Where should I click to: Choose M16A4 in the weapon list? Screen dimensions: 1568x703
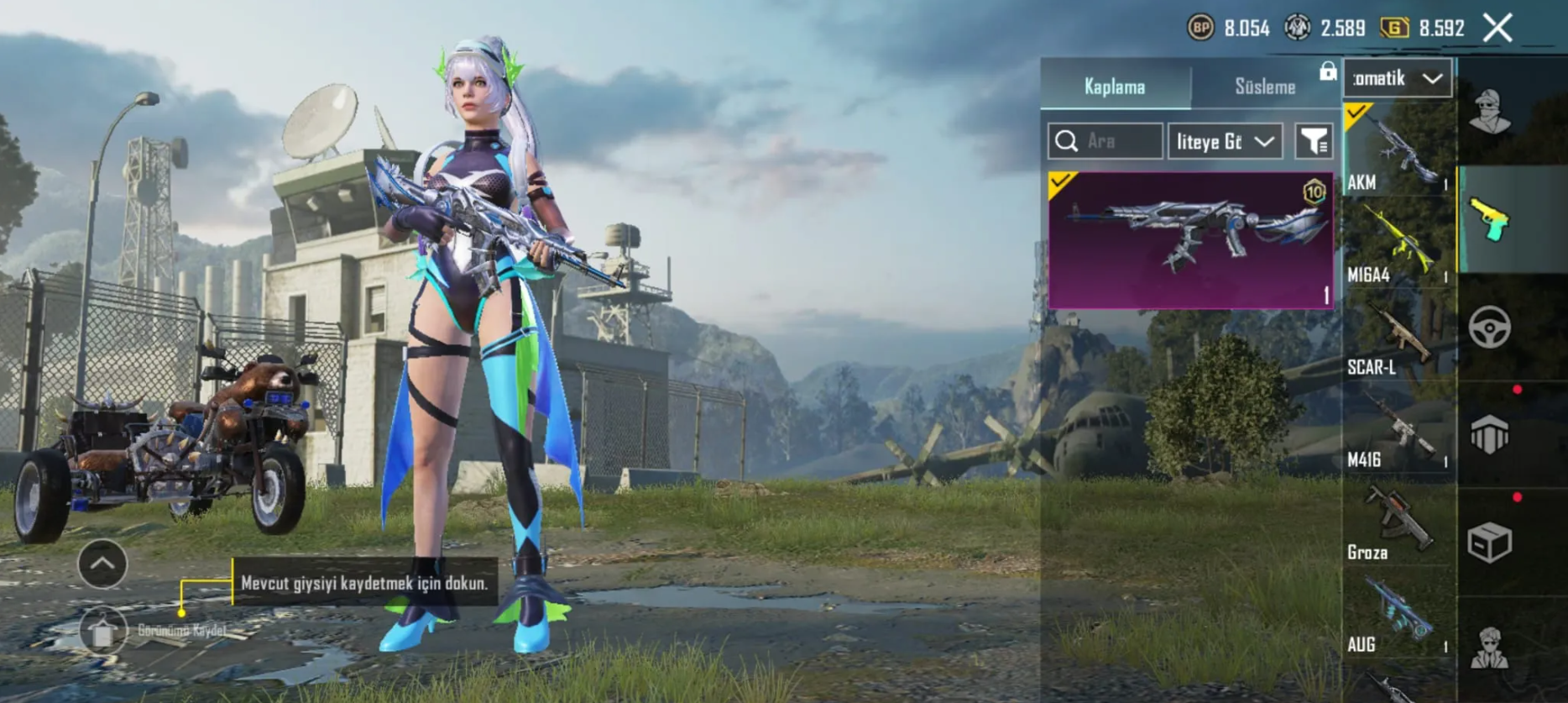tap(1398, 244)
